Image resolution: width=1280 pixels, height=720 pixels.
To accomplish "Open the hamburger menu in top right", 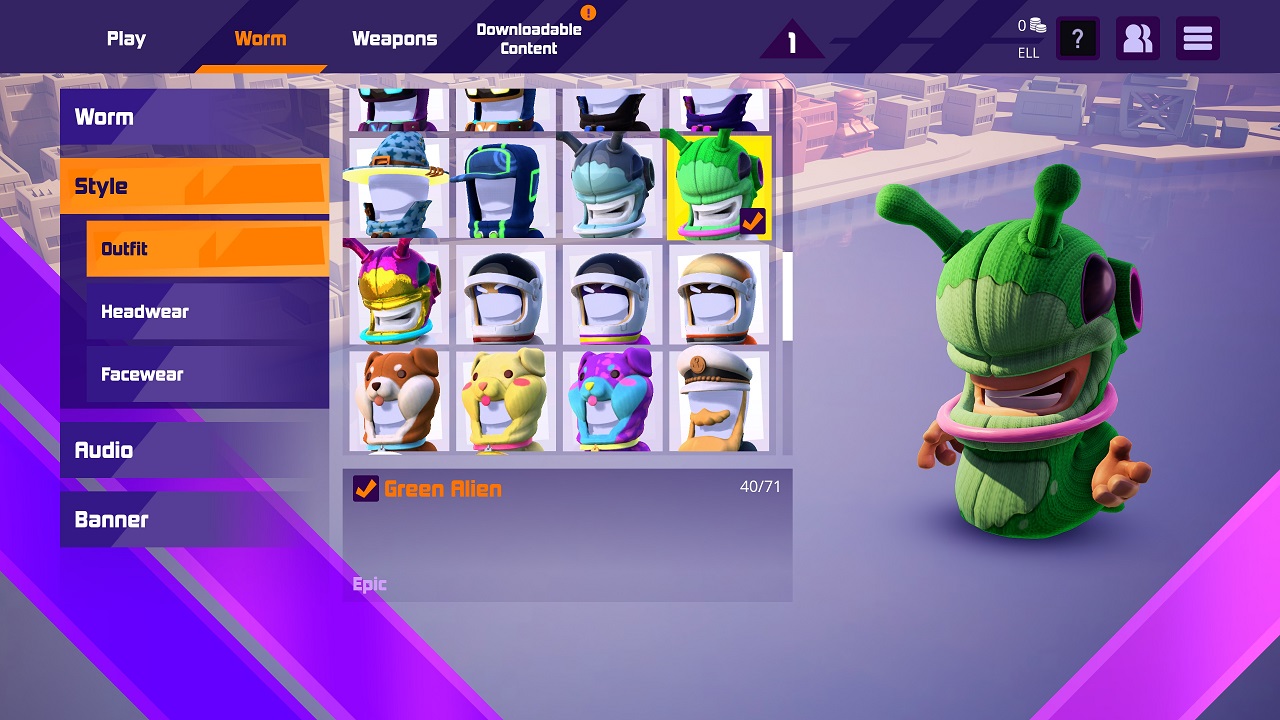I will pyautogui.click(x=1197, y=38).
